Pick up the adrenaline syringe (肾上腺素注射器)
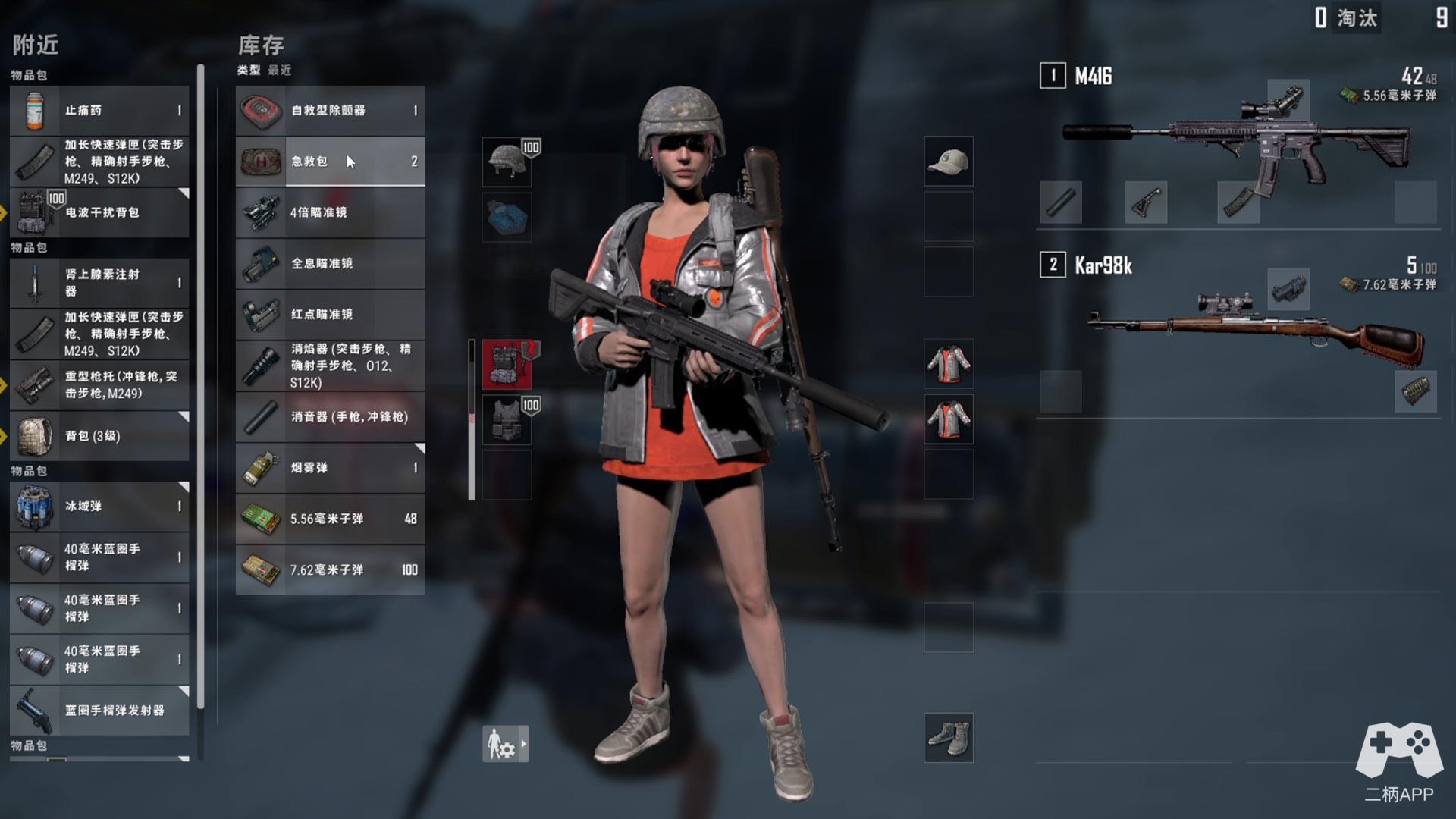This screenshot has height=819, width=1456. click(99, 283)
